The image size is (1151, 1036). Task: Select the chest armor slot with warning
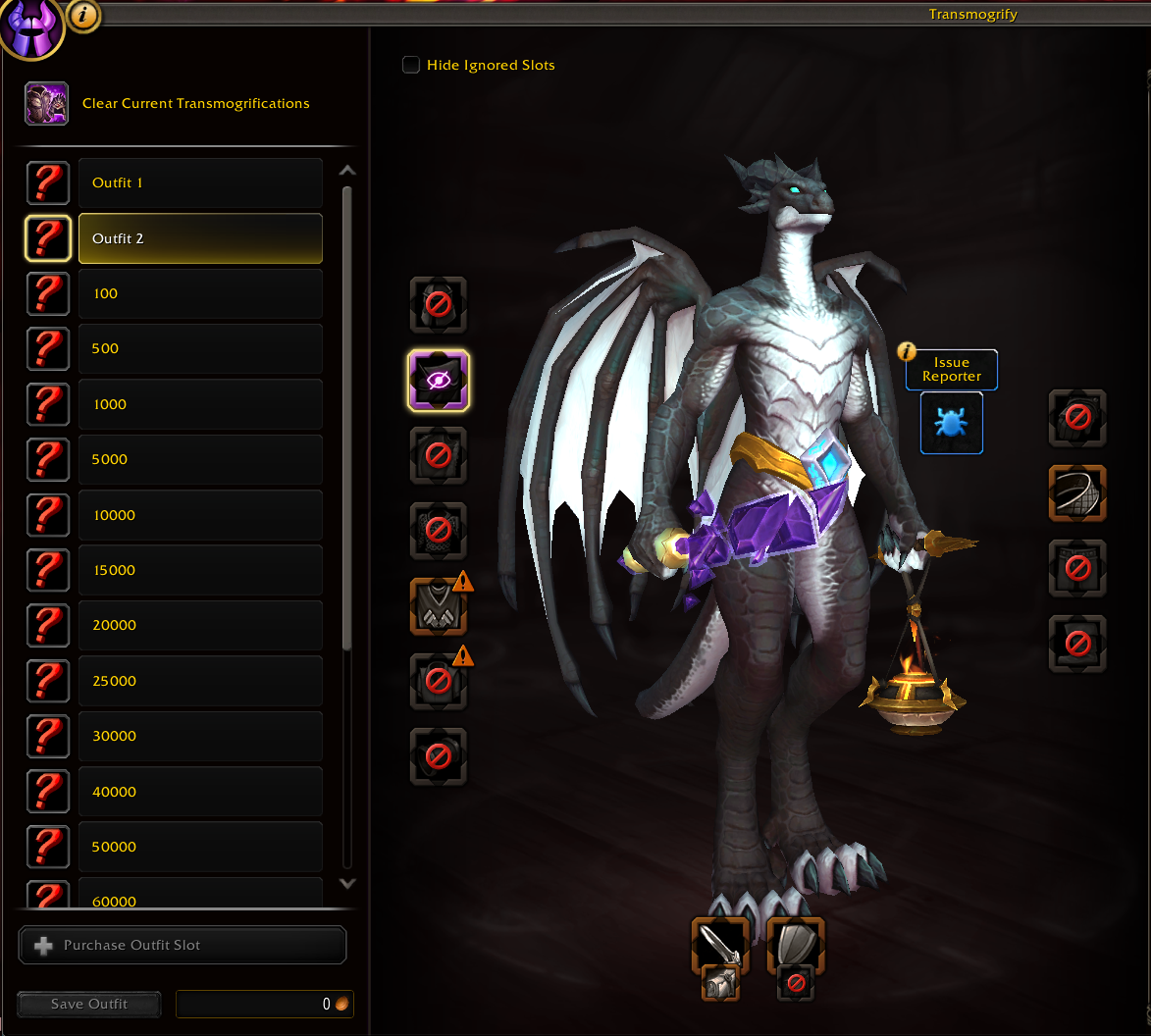(438, 606)
